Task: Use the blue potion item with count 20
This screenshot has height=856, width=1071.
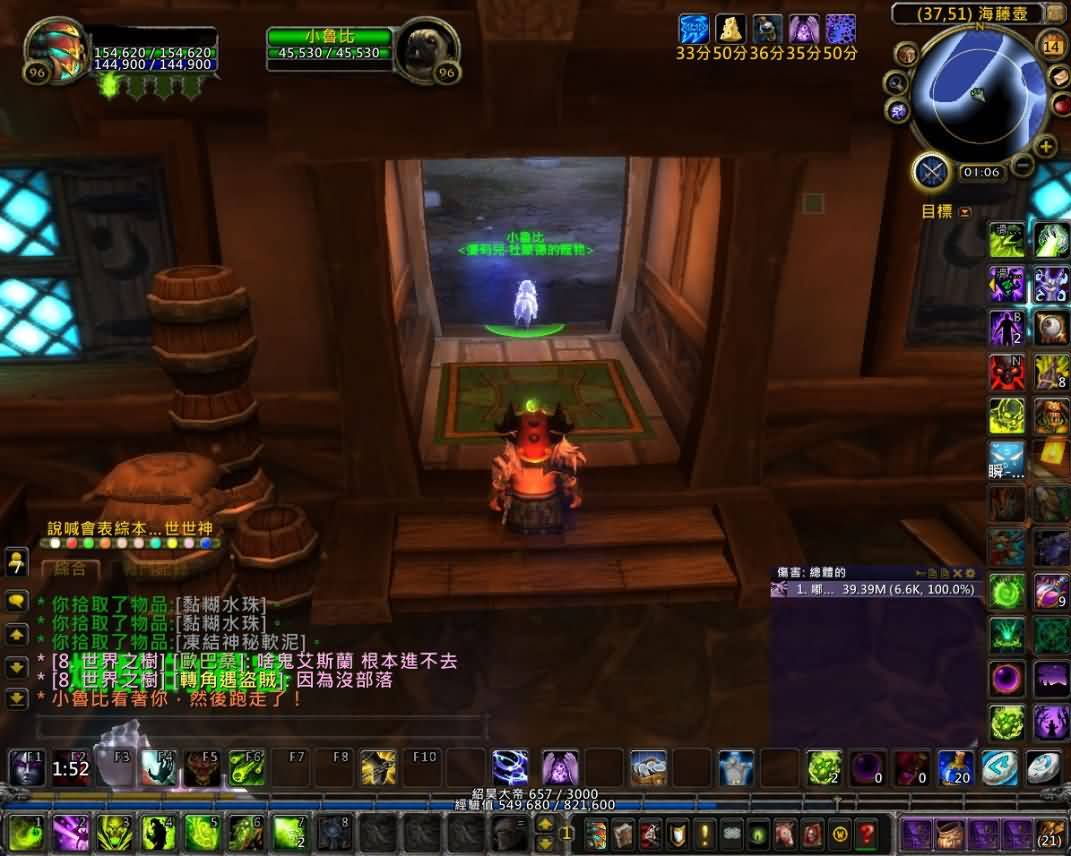Action: click(955, 768)
